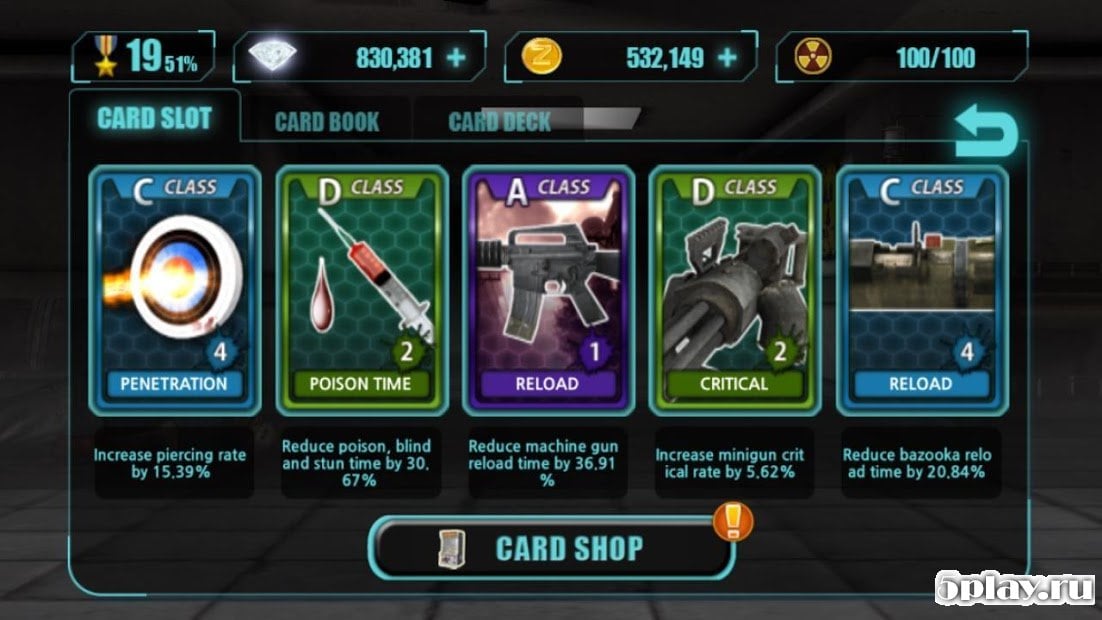Switch to the Card Slot tab

click(x=154, y=119)
